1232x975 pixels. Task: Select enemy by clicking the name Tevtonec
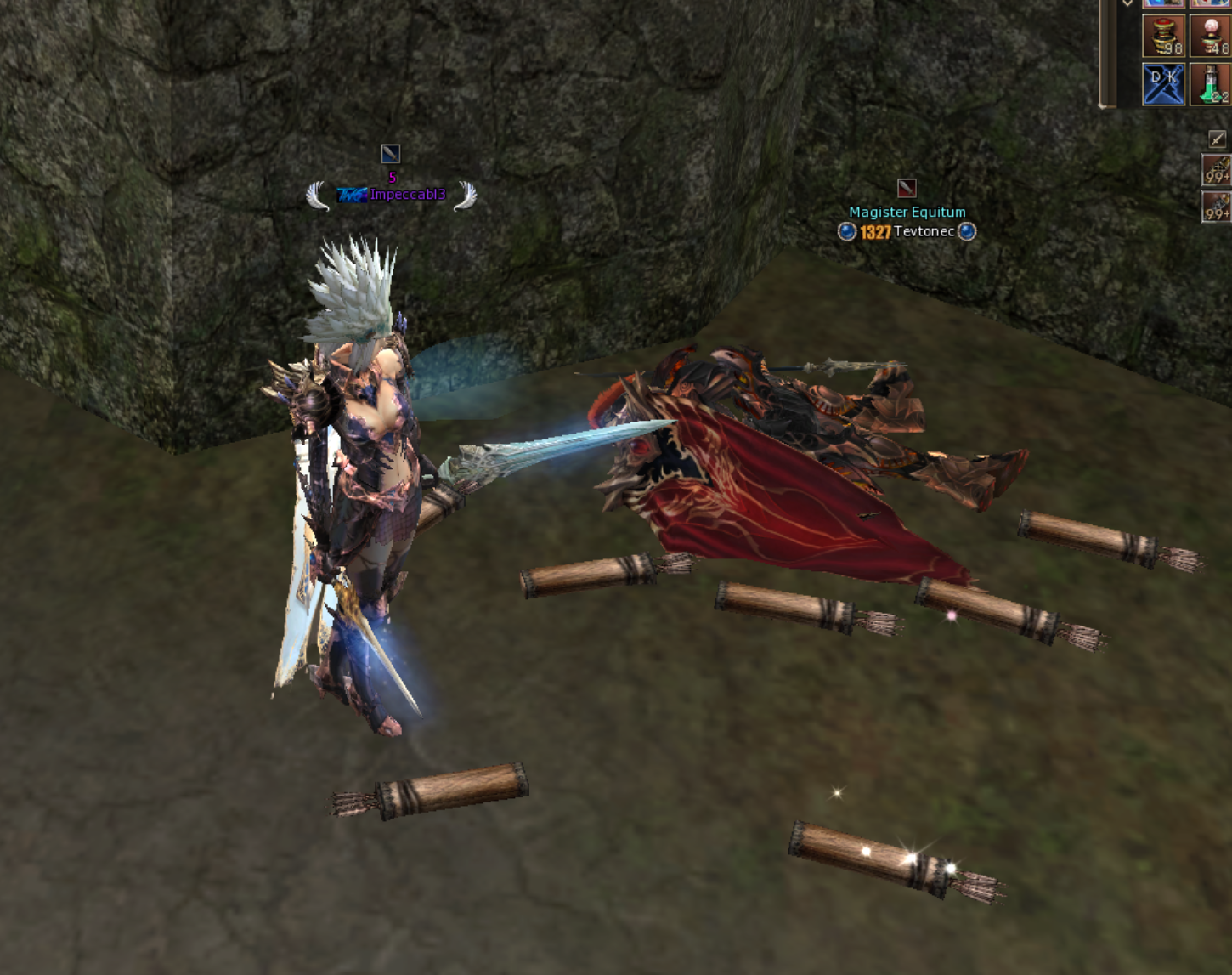(926, 230)
